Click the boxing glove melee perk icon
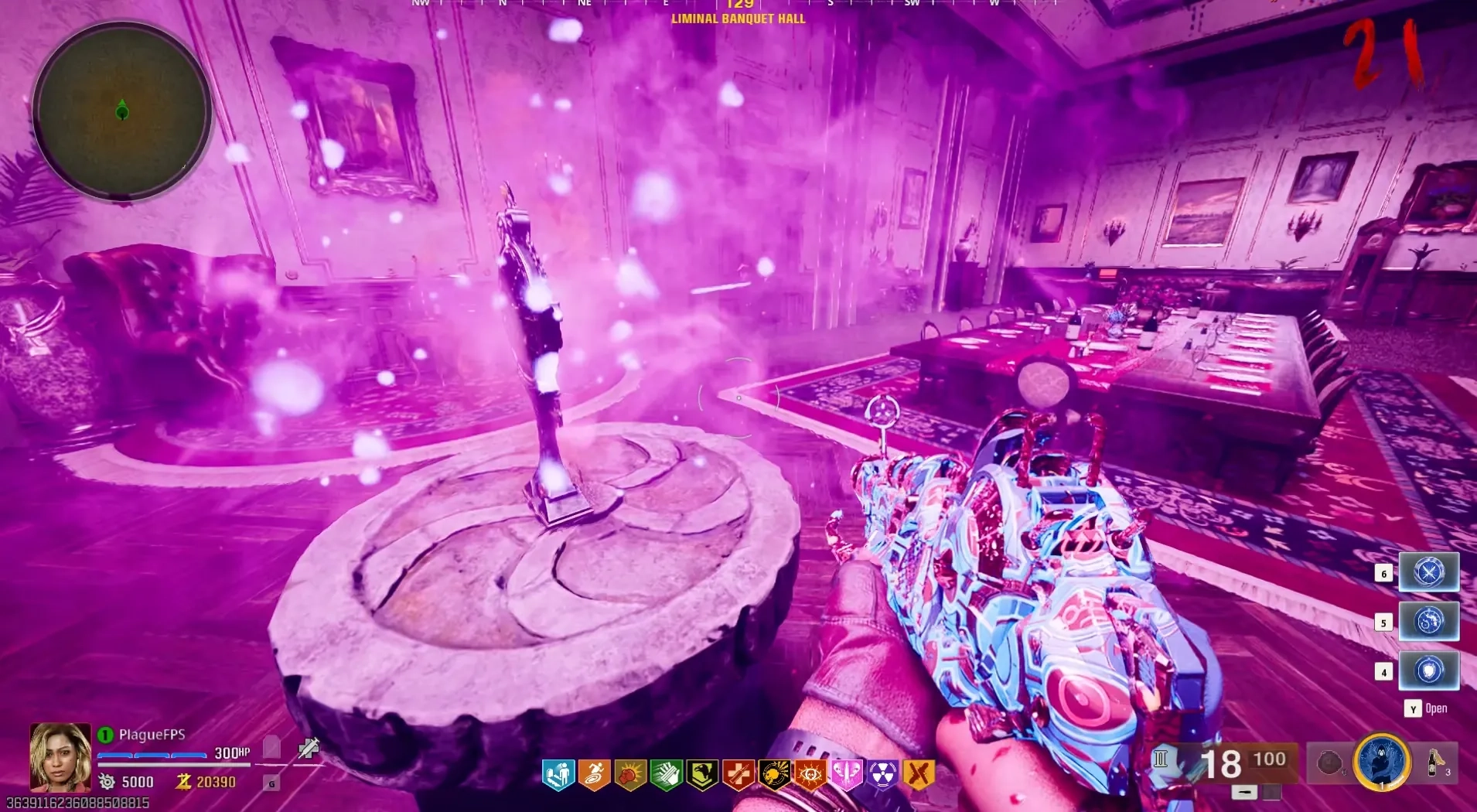The width and height of the screenshot is (1477, 812). click(630, 774)
